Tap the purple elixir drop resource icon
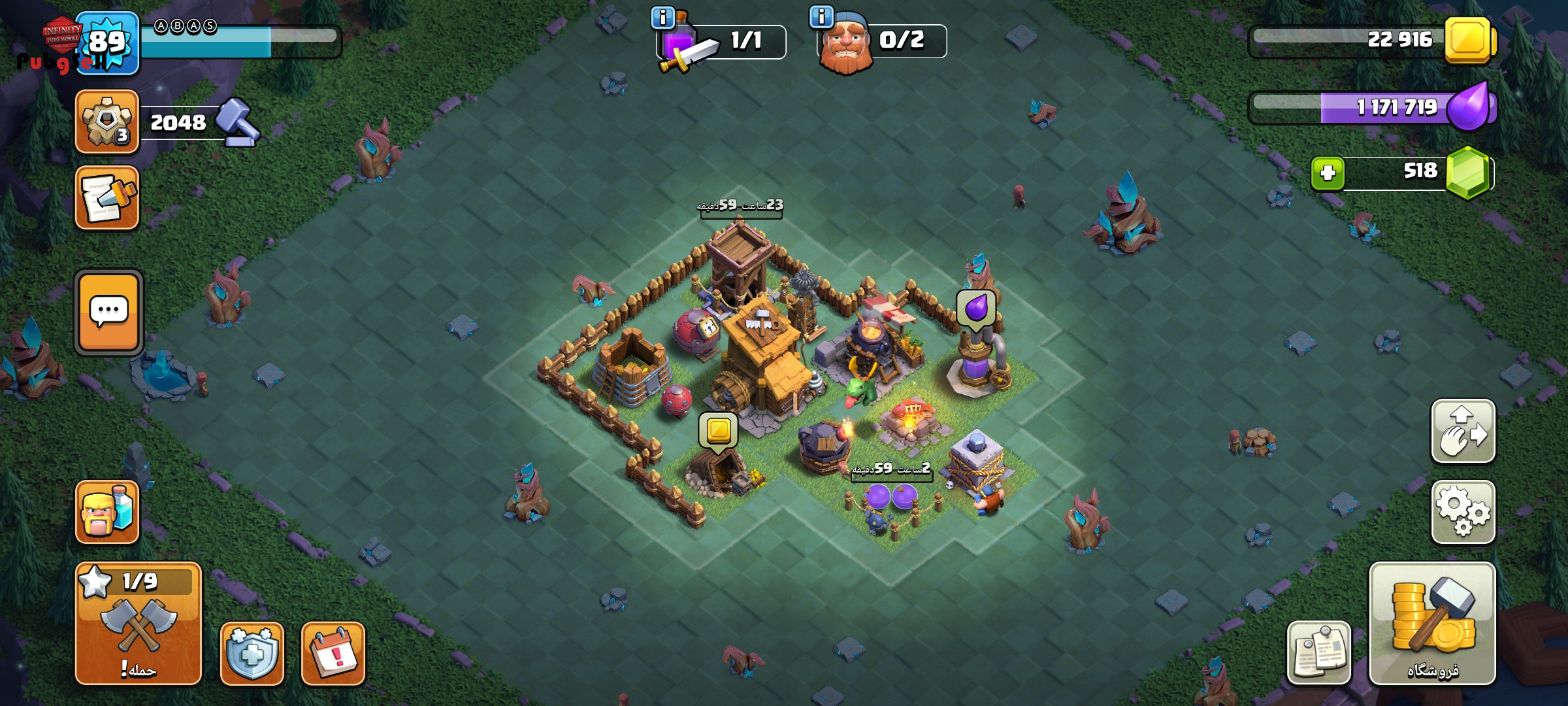 coord(1469,107)
